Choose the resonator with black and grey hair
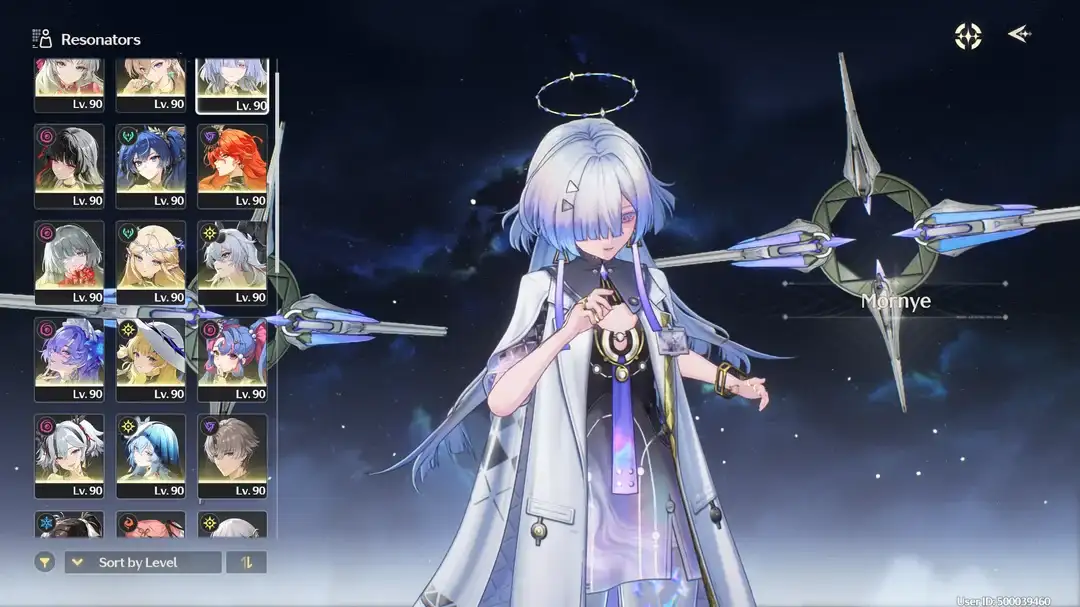The width and height of the screenshot is (1080, 607). tap(69, 165)
